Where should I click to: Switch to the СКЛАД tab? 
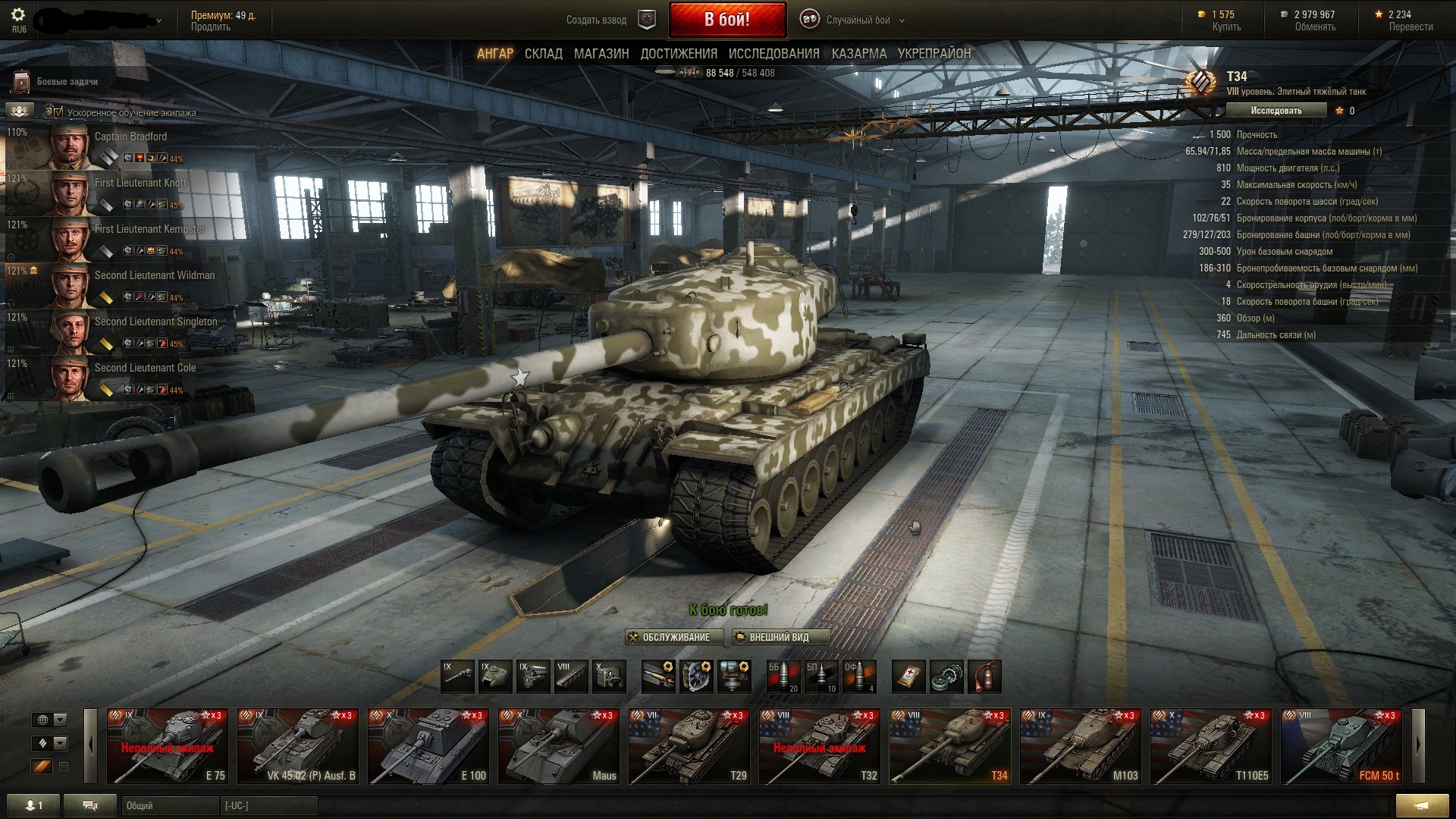(543, 54)
